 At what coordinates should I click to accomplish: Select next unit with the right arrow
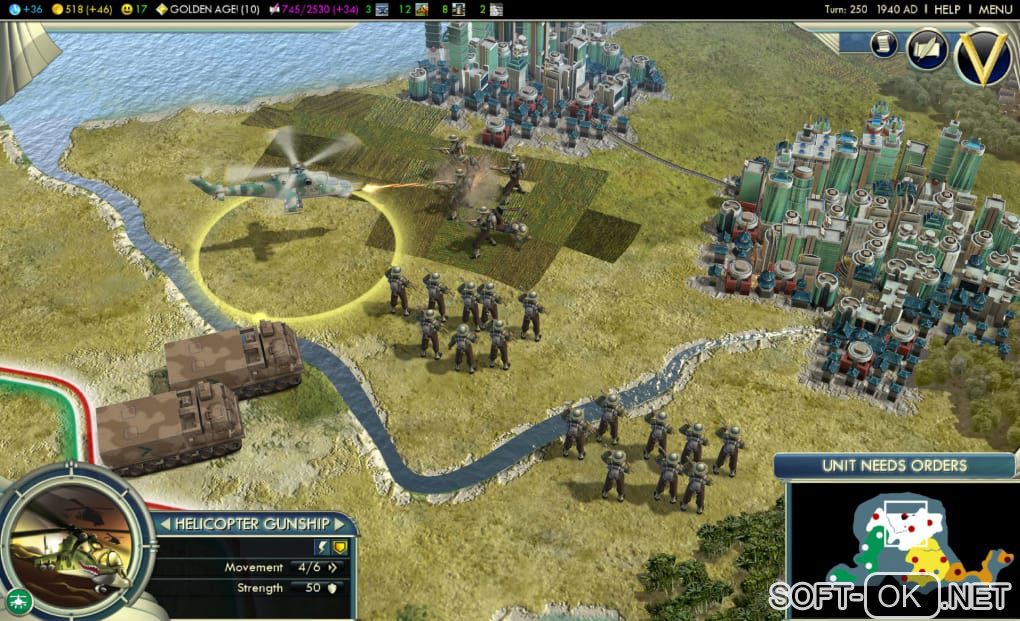coord(340,523)
